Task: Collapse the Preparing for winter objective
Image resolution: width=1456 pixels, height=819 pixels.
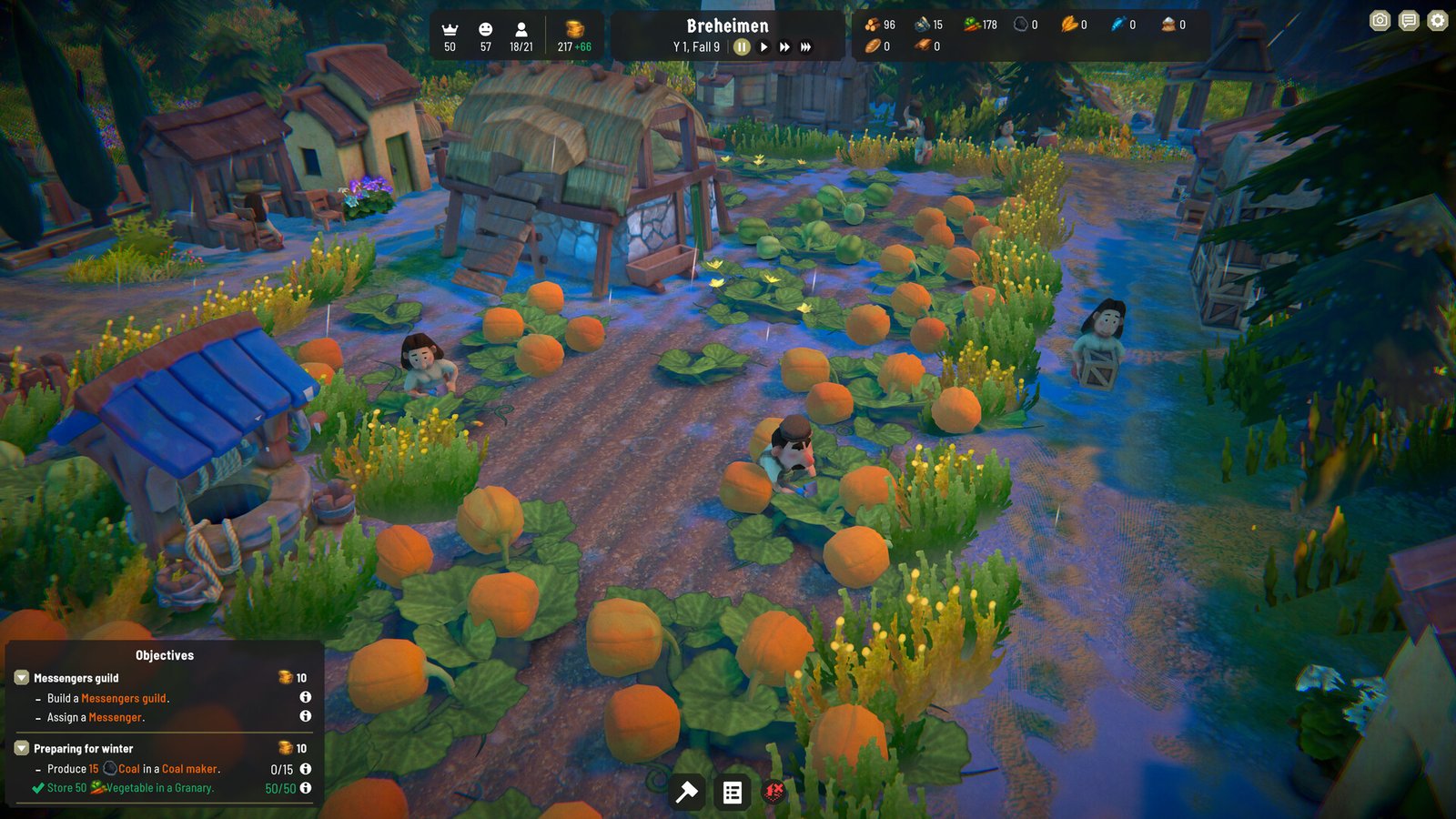Action: (x=20, y=748)
